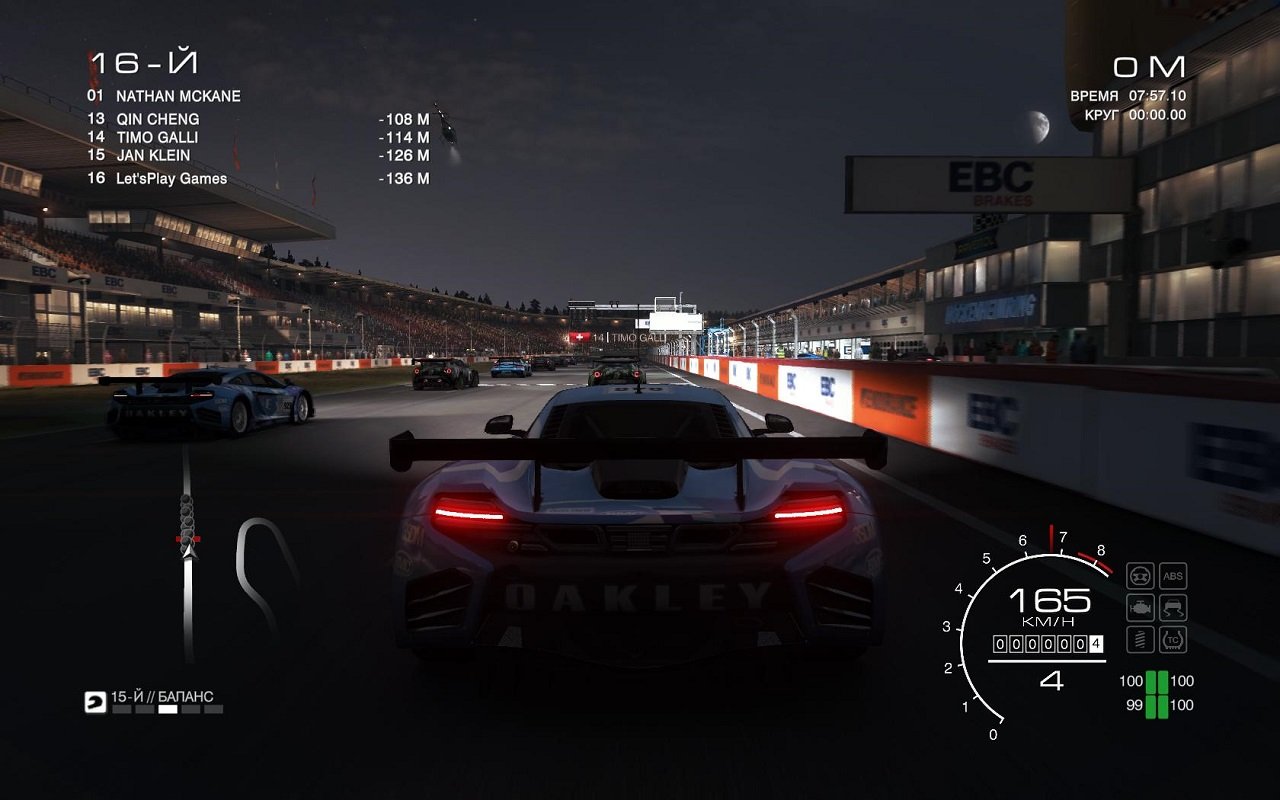The height and width of the screenshot is (800, 1280).
Task: Click the TC traction control icon
Action: click(1172, 638)
